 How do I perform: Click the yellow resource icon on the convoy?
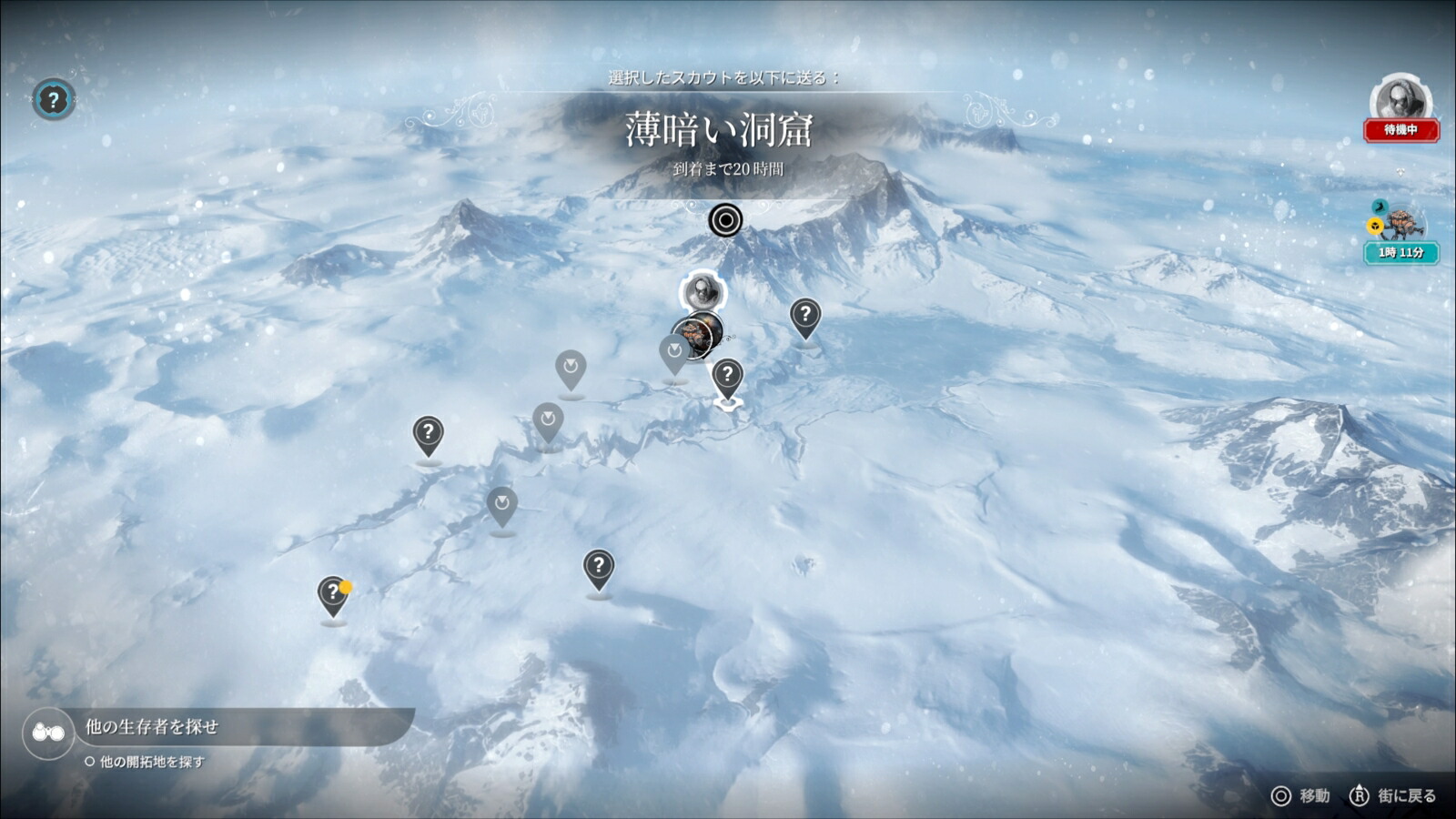click(1373, 226)
